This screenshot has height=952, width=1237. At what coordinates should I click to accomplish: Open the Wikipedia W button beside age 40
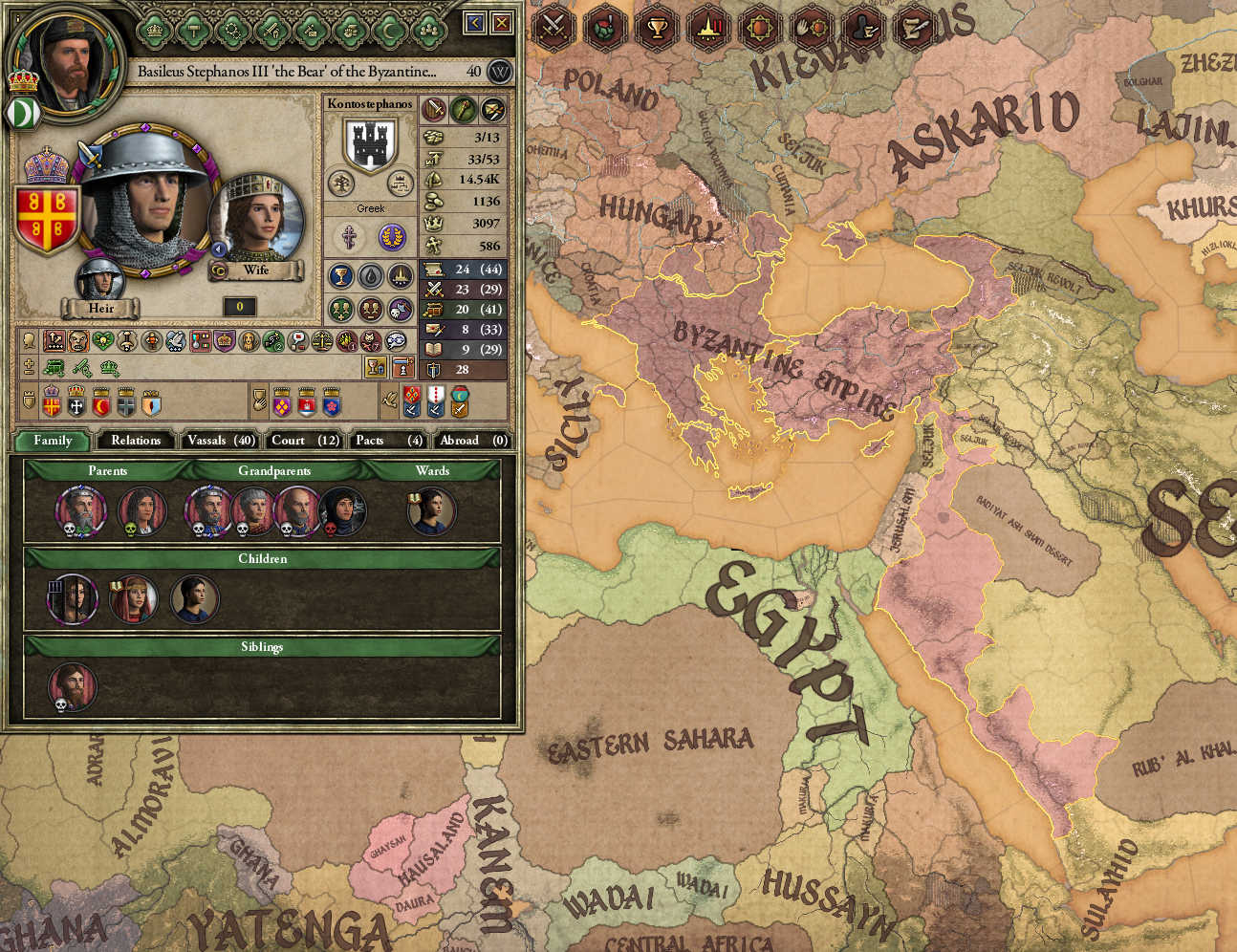click(498, 73)
